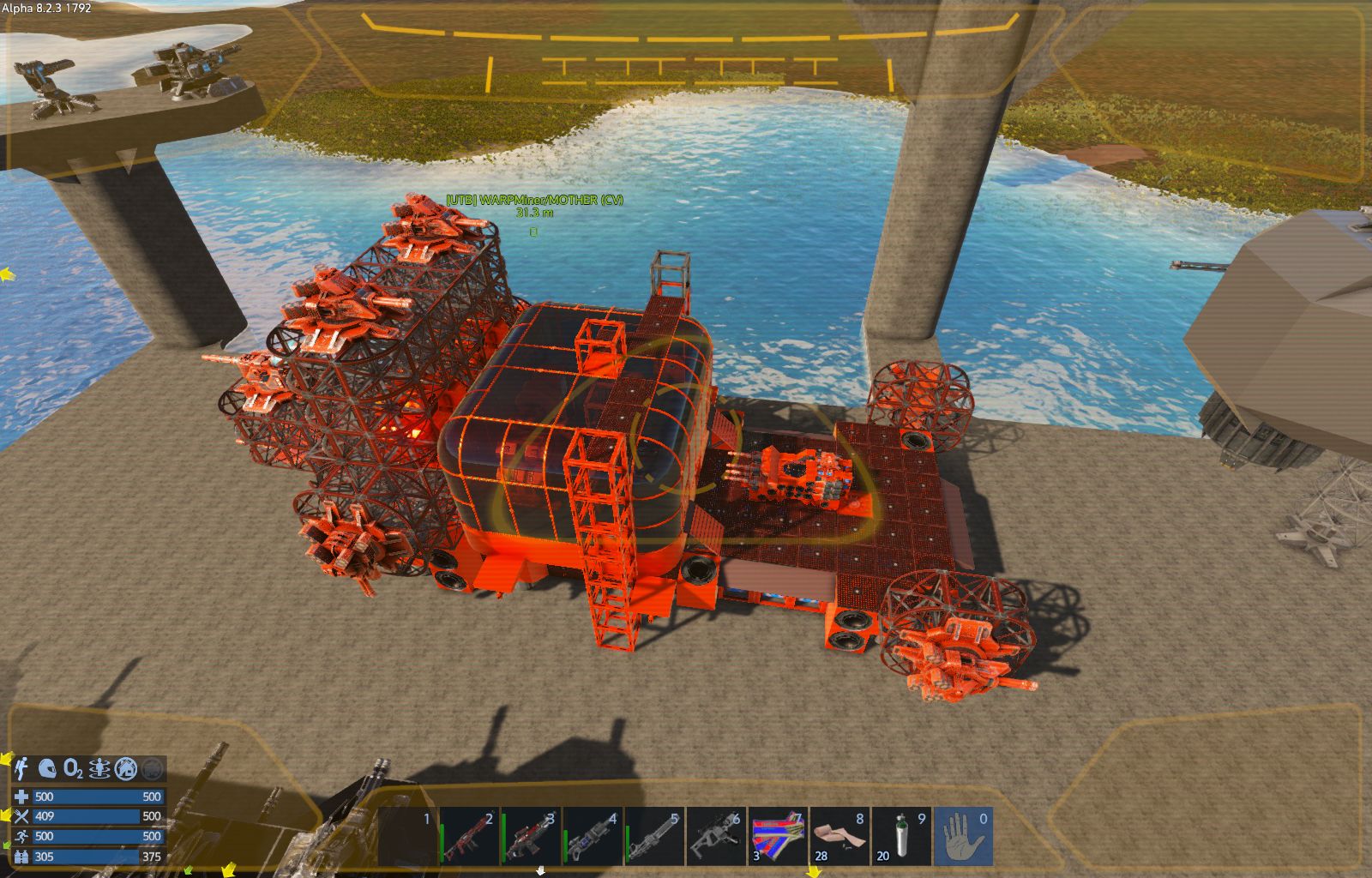The image size is (1372, 878).
Task: Select the red-blue striped item stack in slot 7
Action: pyautogui.click(x=778, y=836)
